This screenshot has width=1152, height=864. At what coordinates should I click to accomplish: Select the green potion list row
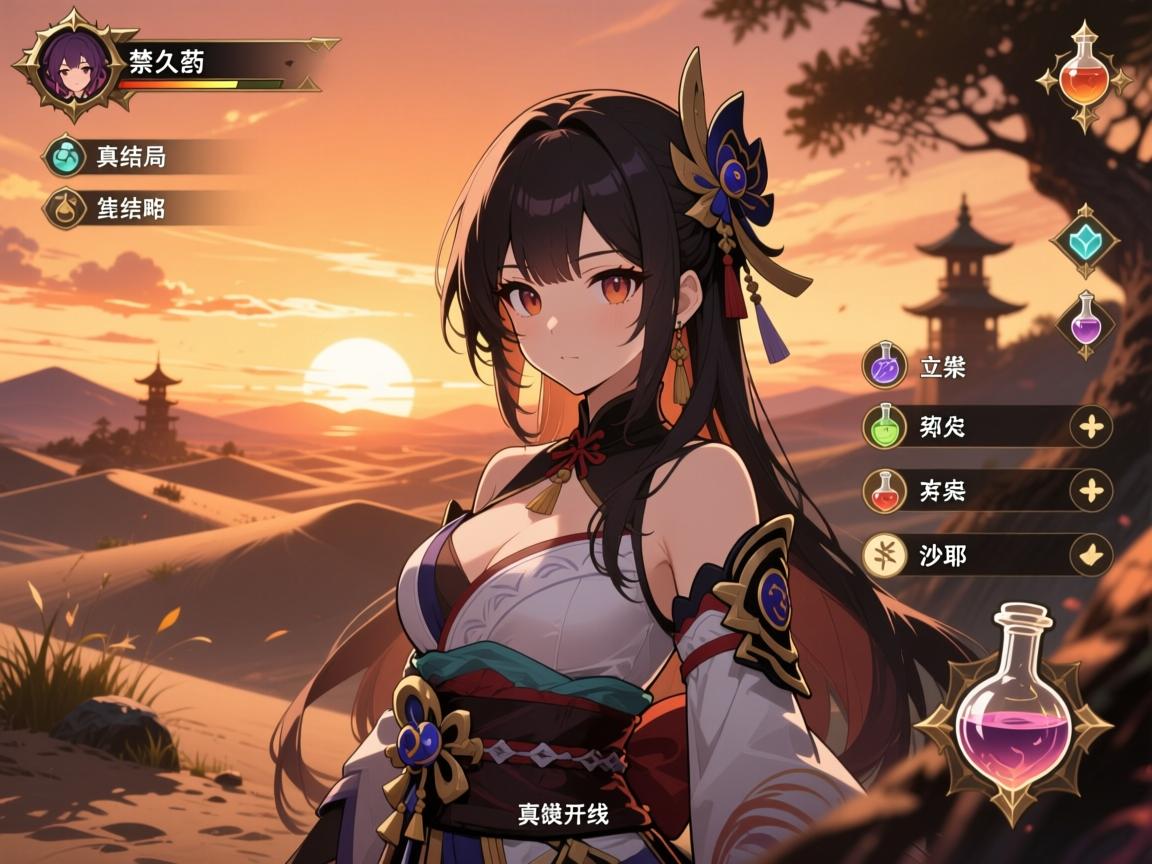pyautogui.click(x=960, y=428)
